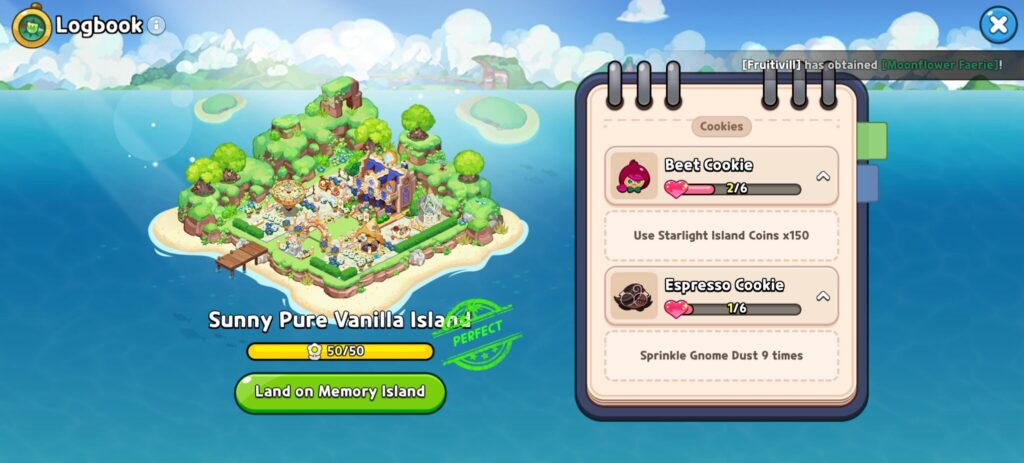Select the Beet Cookie portrait
This screenshot has height=463, width=1024.
(635, 176)
